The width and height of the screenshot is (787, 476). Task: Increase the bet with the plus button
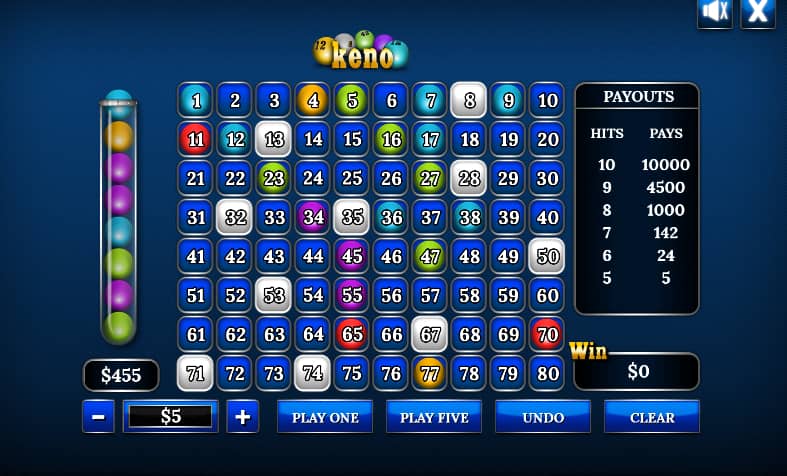[x=243, y=417]
